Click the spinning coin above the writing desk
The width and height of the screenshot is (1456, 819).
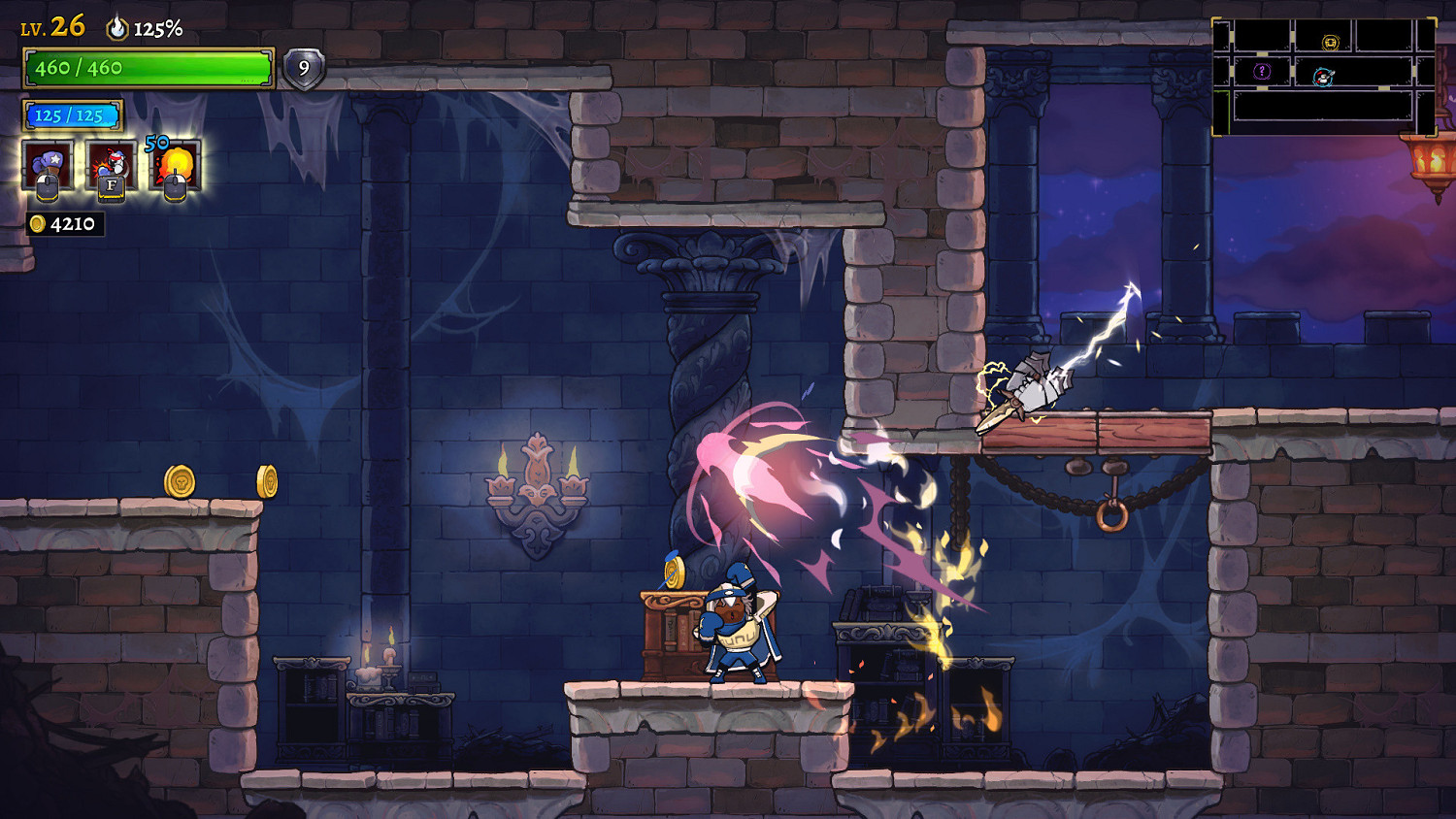(675, 574)
